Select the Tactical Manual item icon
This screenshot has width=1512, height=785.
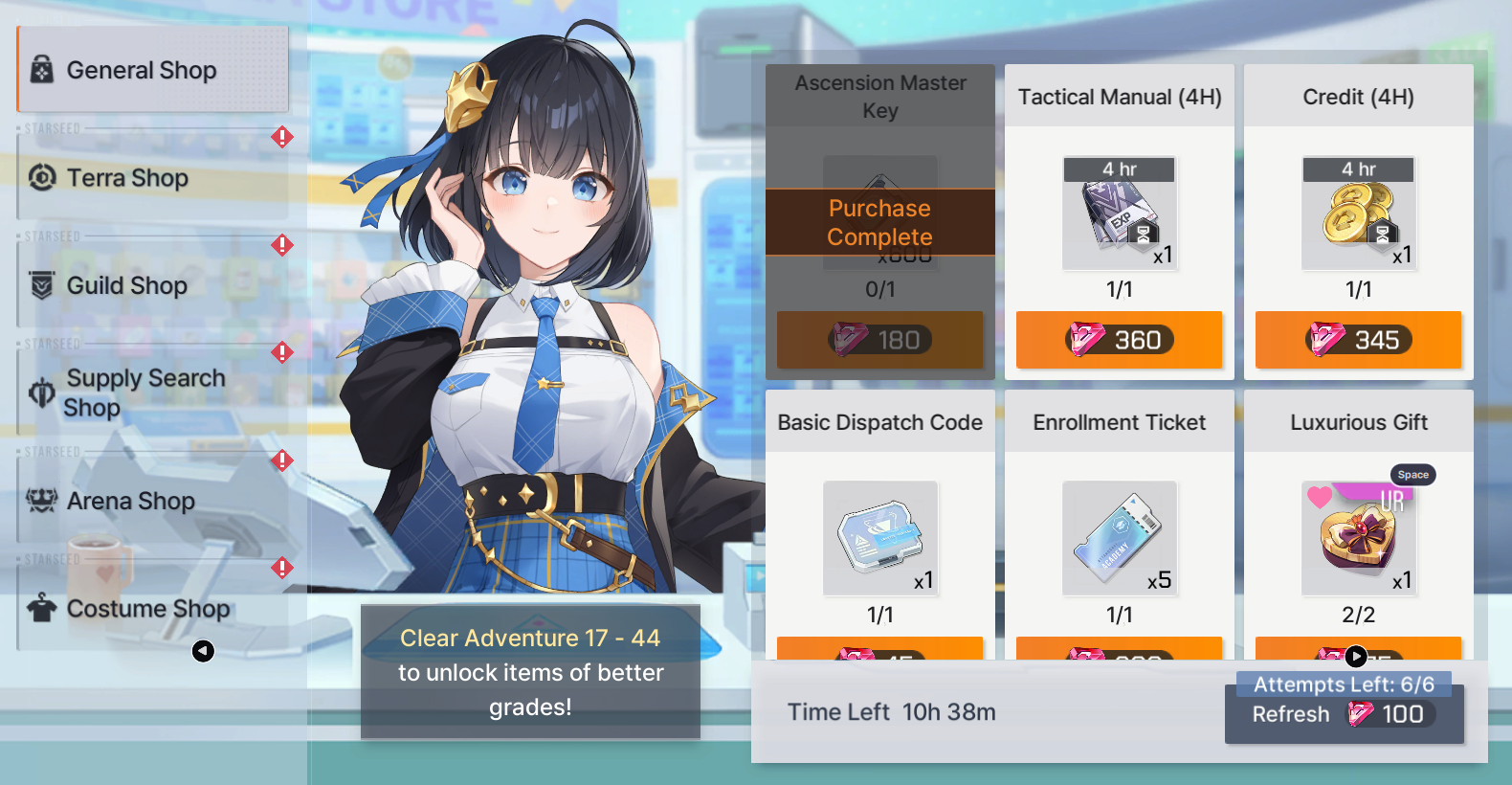[1119, 213]
